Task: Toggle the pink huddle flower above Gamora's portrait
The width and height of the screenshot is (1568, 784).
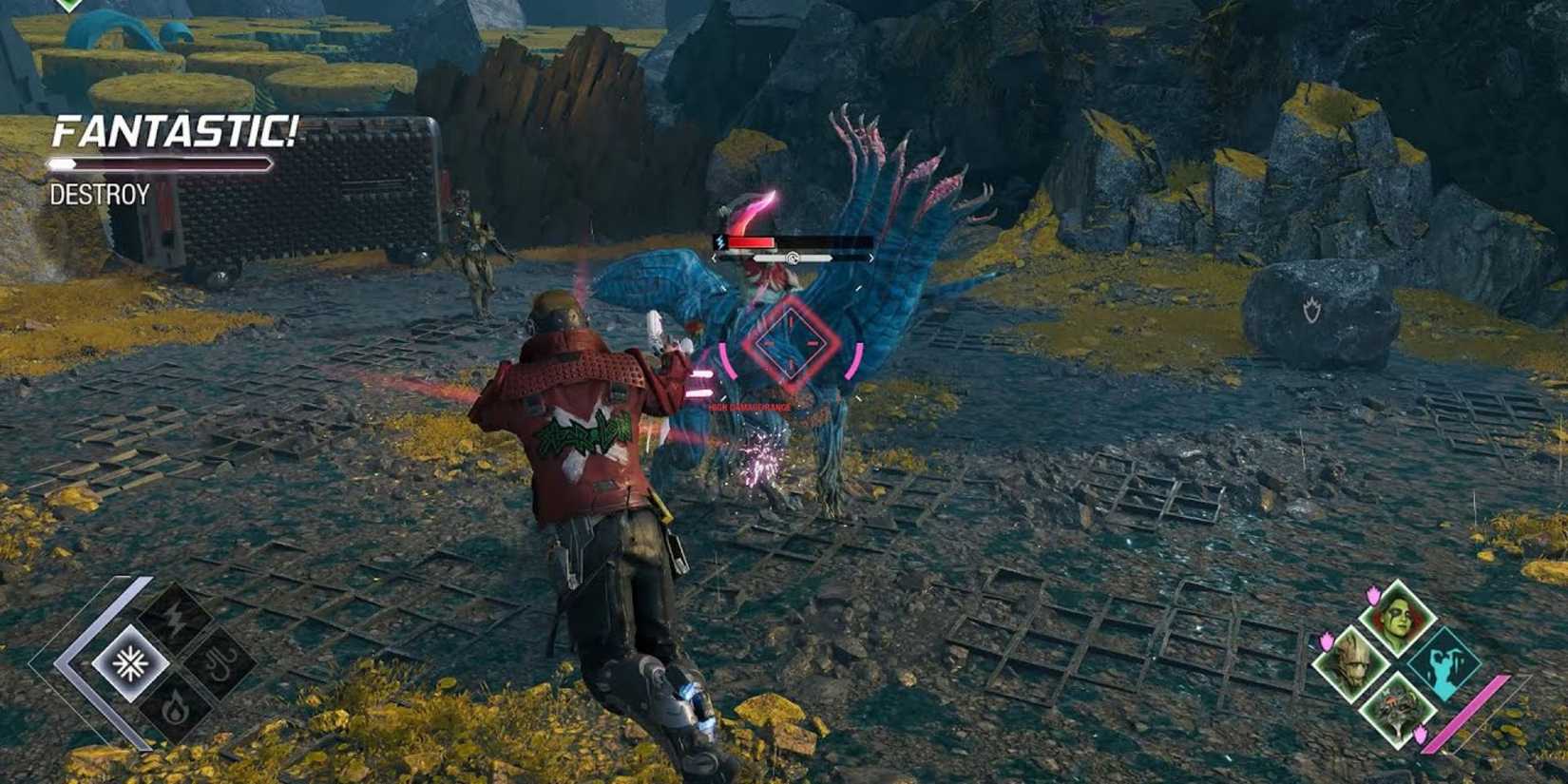Action: tap(1372, 596)
